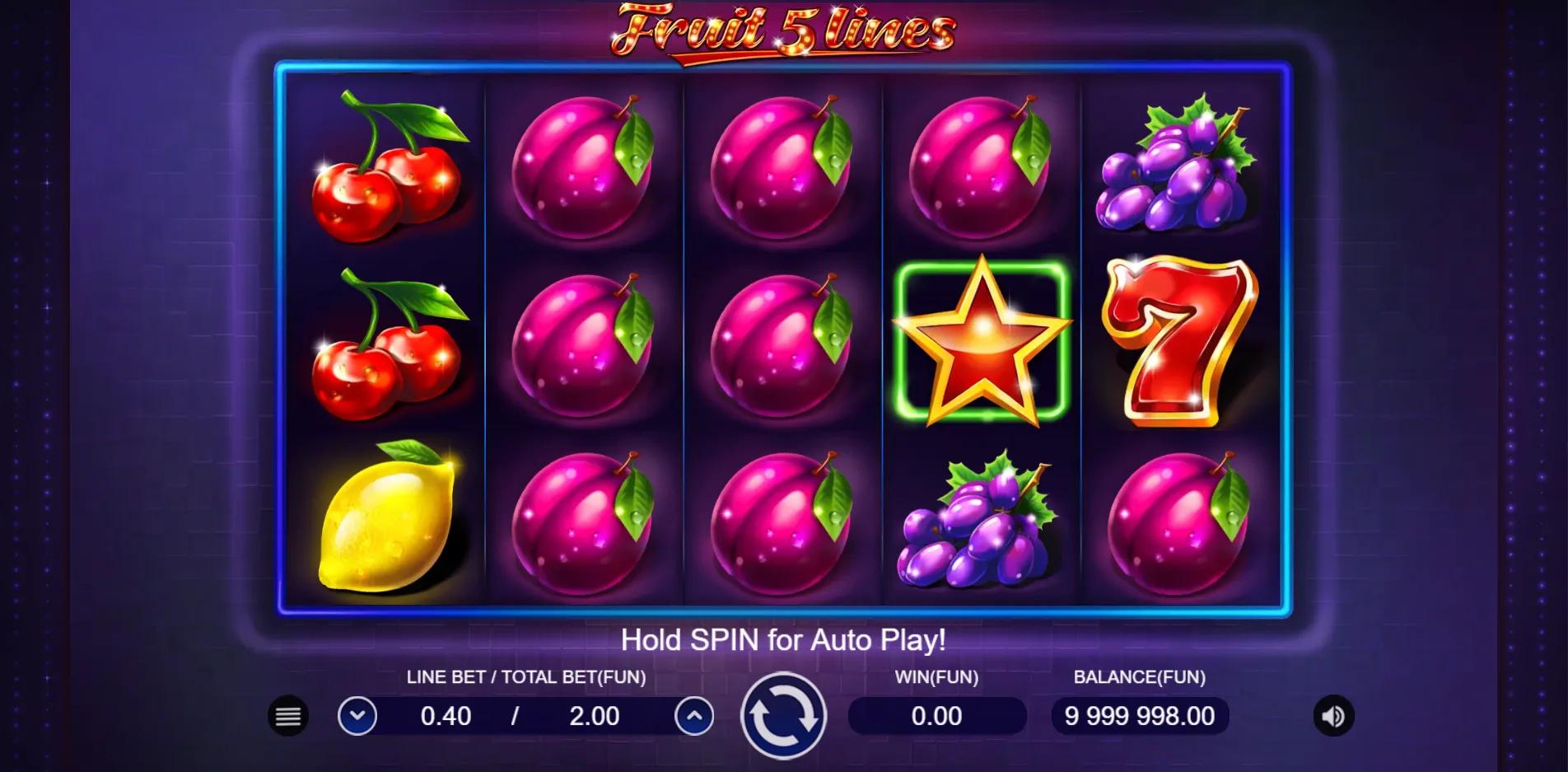Decrease the line bet with the down chevron

click(358, 716)
